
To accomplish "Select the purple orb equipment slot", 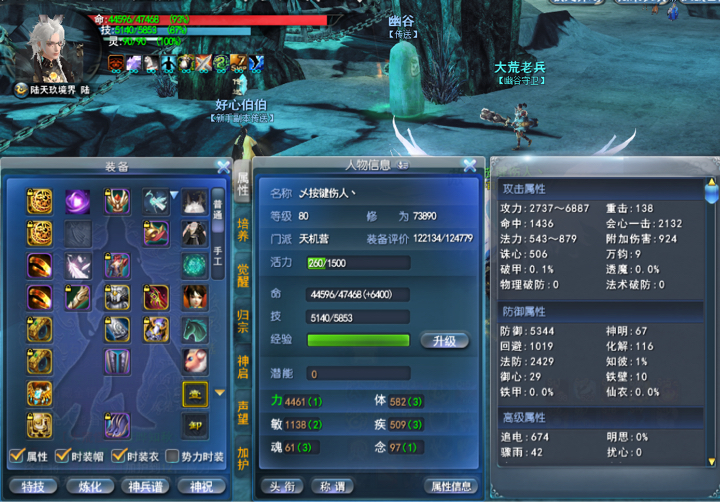I will [x=78, y=201].
